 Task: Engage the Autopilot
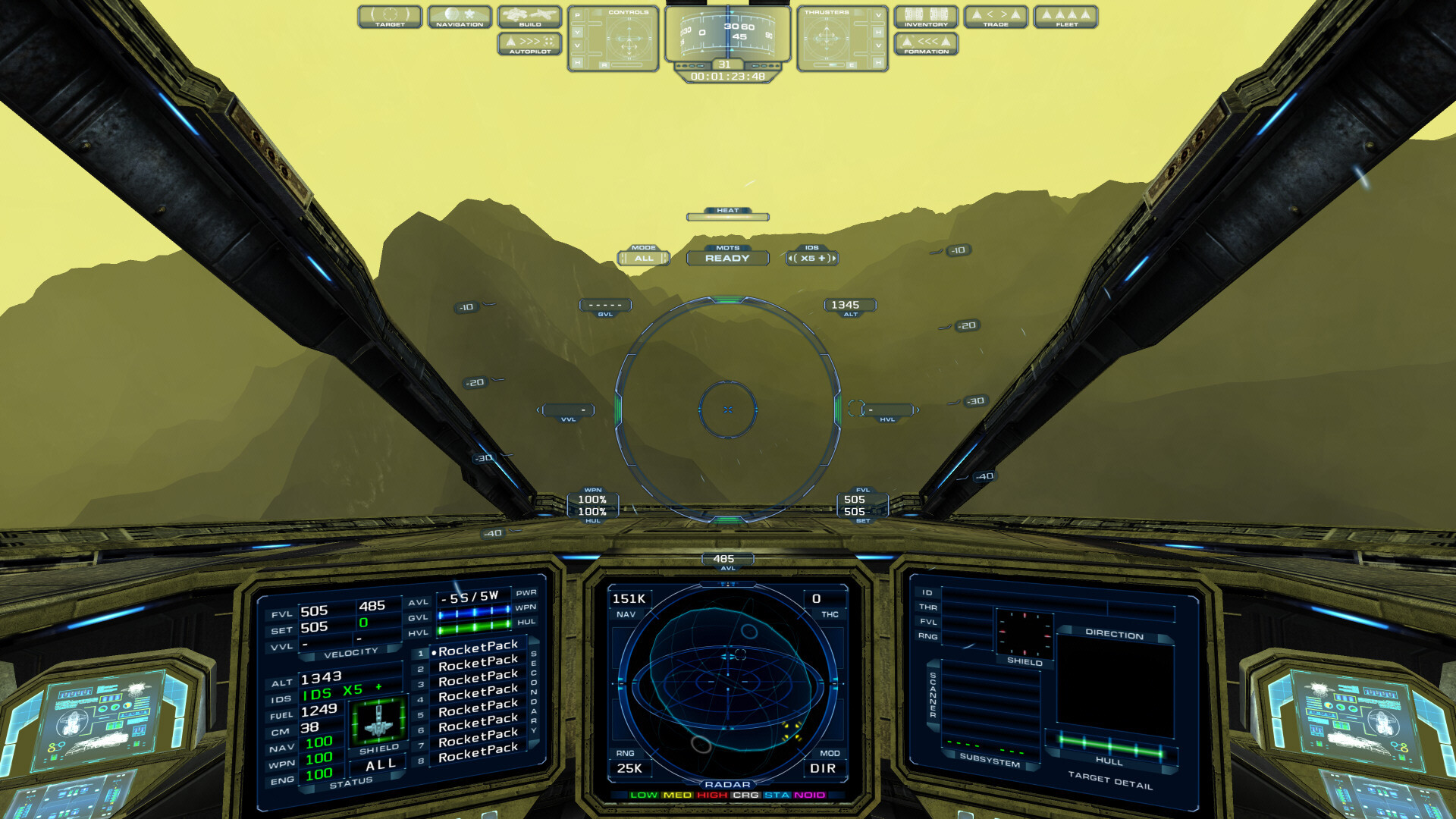529,44
